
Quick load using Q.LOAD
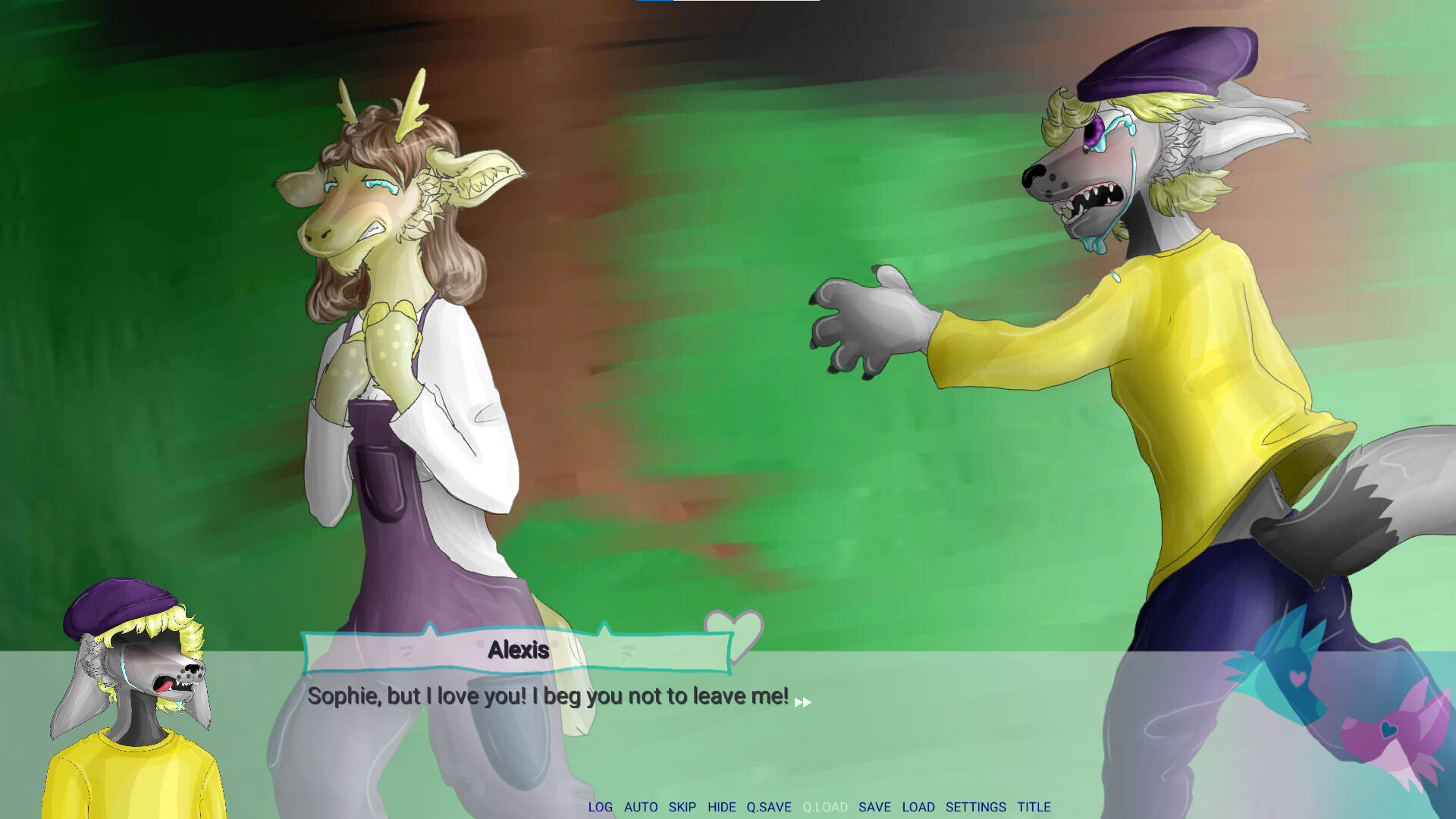[x=826, y=807]
